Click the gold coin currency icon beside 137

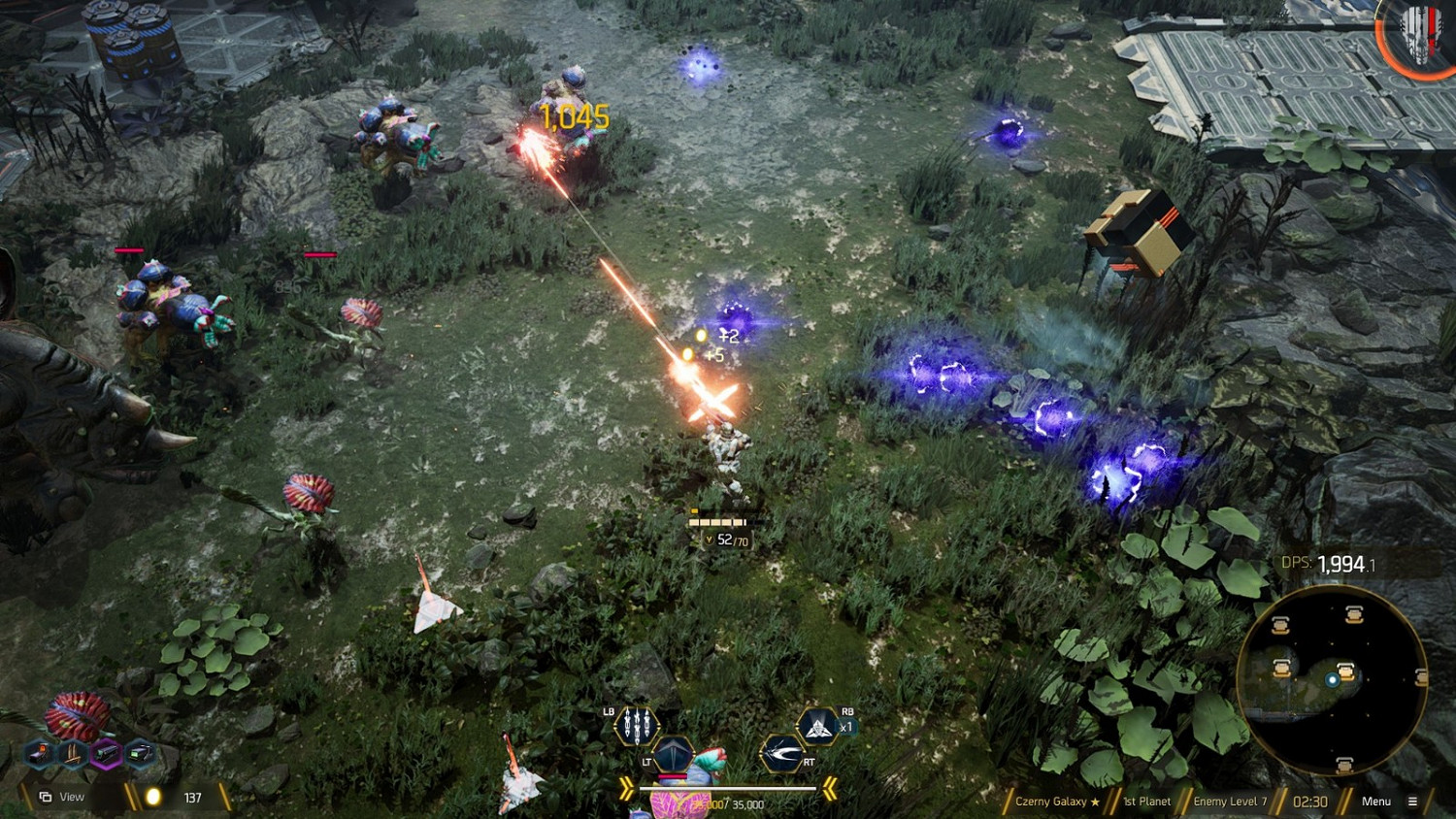pos(153,795)
